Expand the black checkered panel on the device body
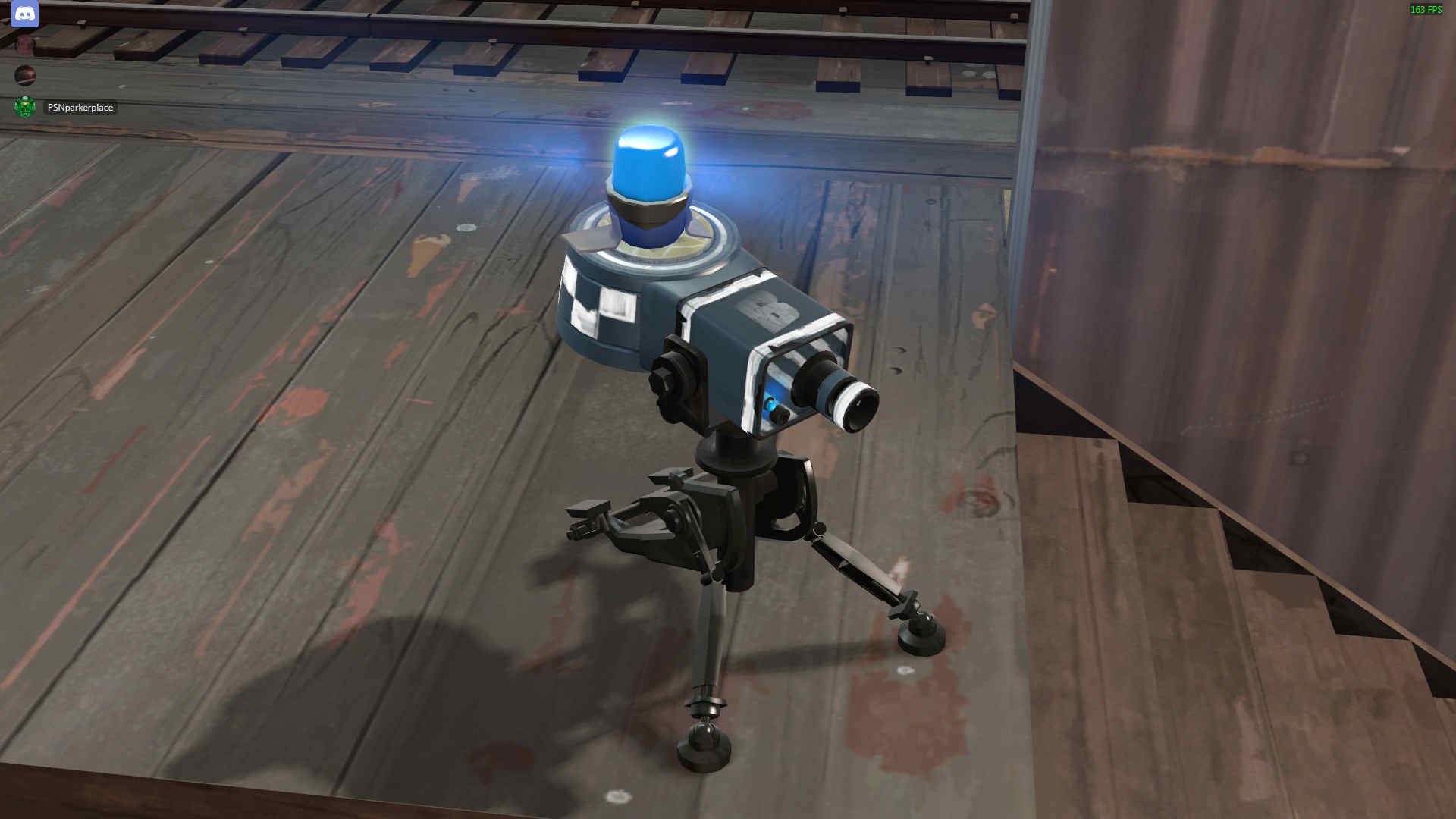 pos(599,303)
